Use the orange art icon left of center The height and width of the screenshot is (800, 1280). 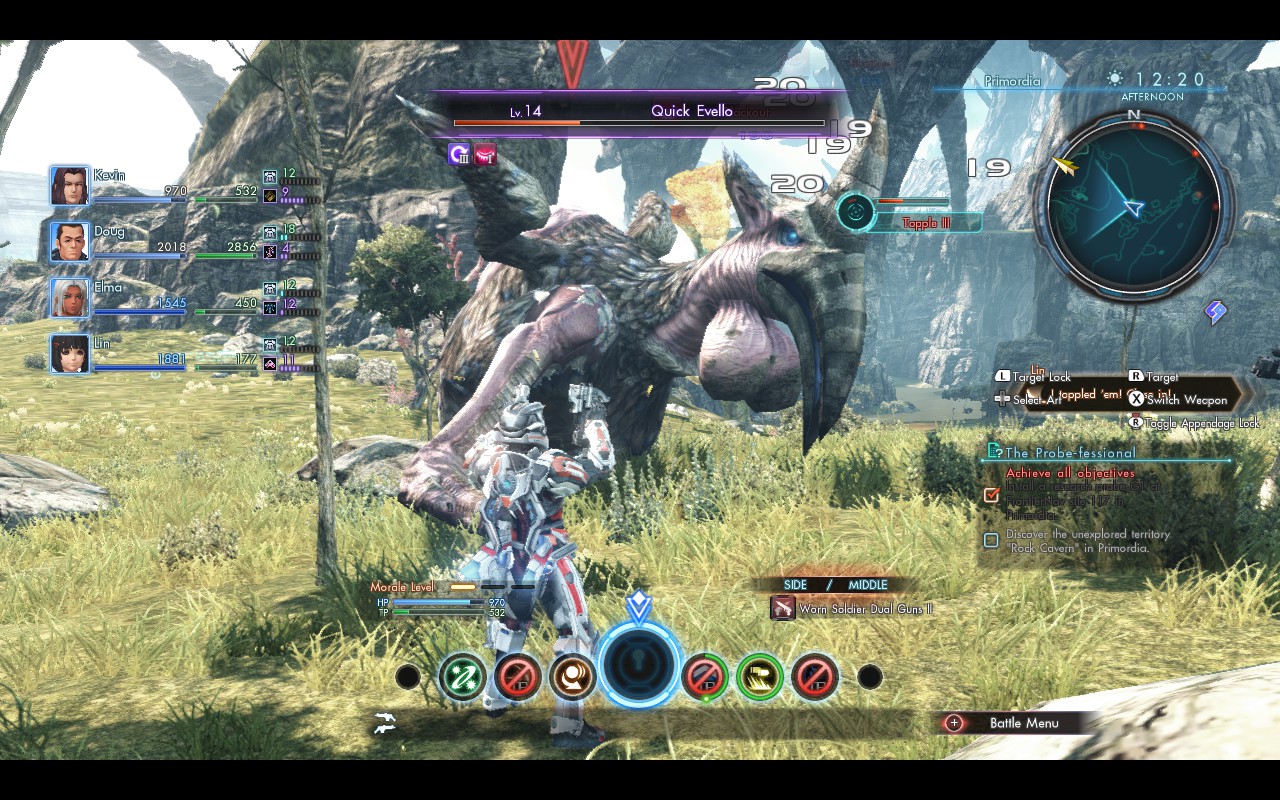[572, 677]
